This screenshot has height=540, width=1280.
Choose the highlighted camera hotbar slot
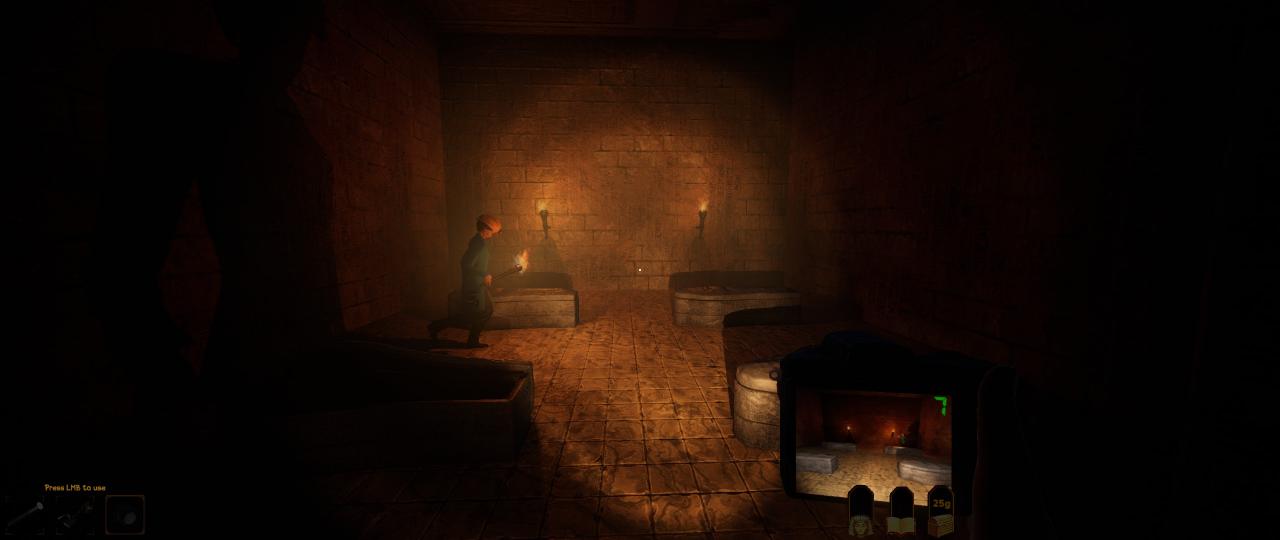(x=125, y=514)
